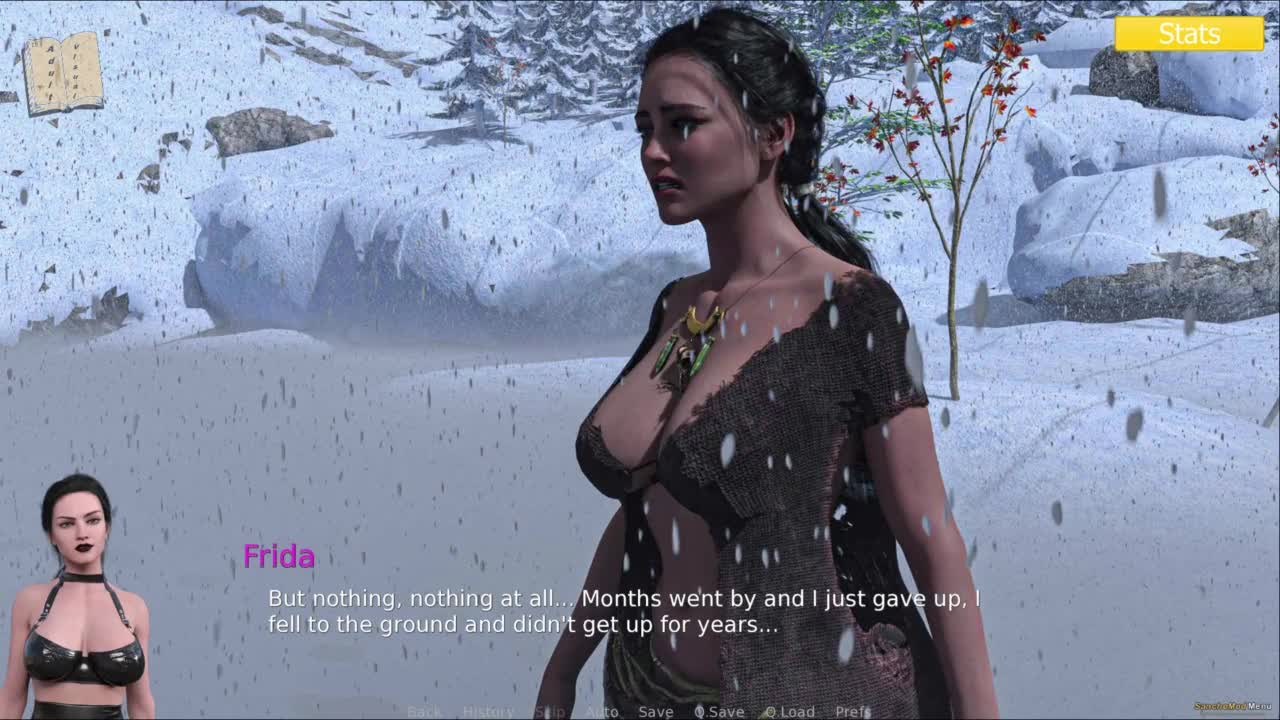Open the Stats panel
Image resolution: width=1280 pixels, height=720 pixels.
(1189, 34)
